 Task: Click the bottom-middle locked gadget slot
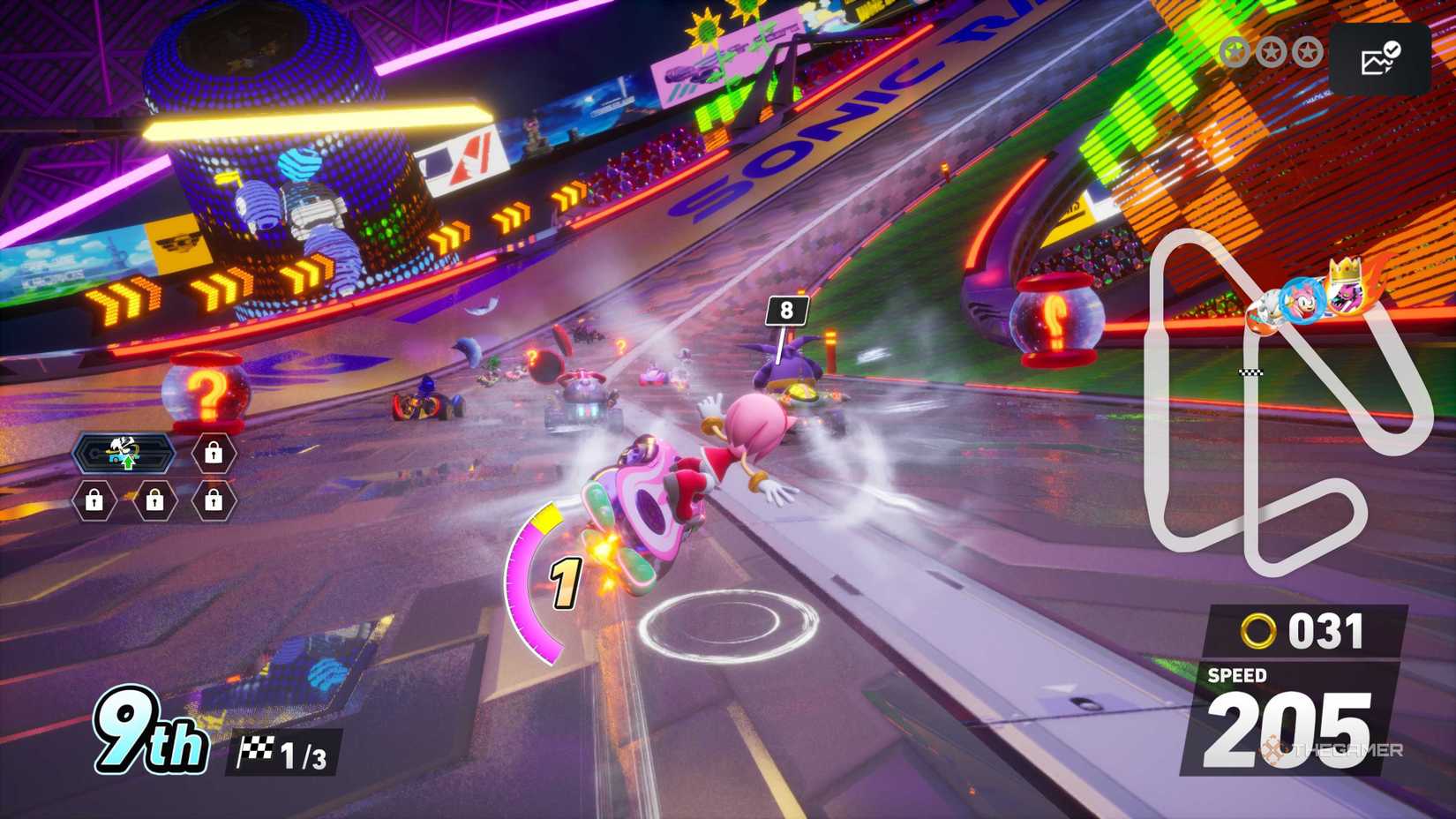[155, 501]
